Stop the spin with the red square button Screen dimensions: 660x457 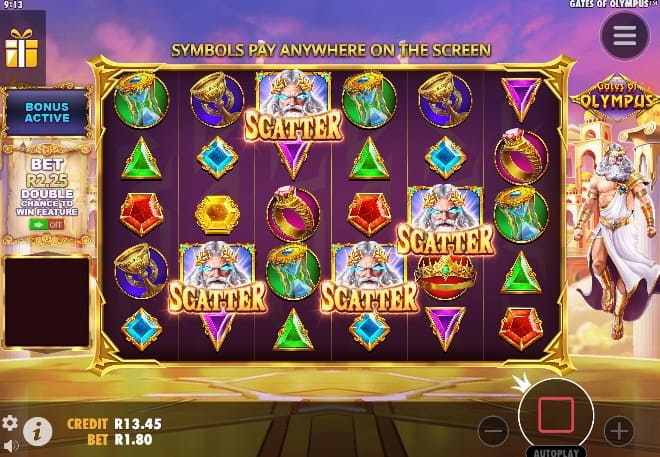point(556,414)
